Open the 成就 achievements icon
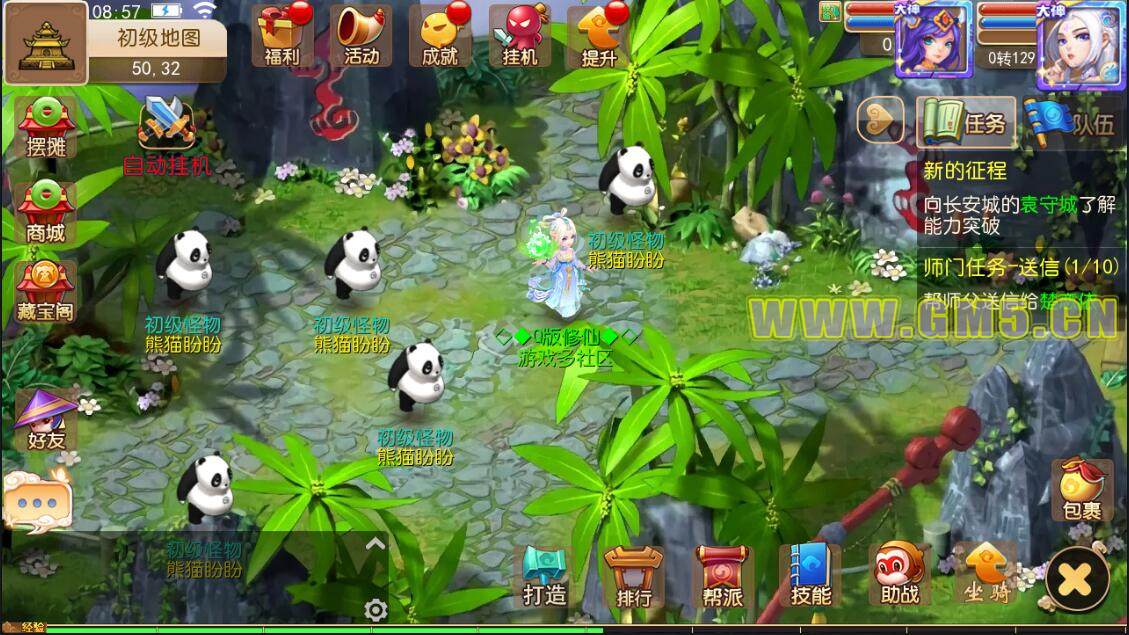This screenshot has width=1129, height=635. 440,34
